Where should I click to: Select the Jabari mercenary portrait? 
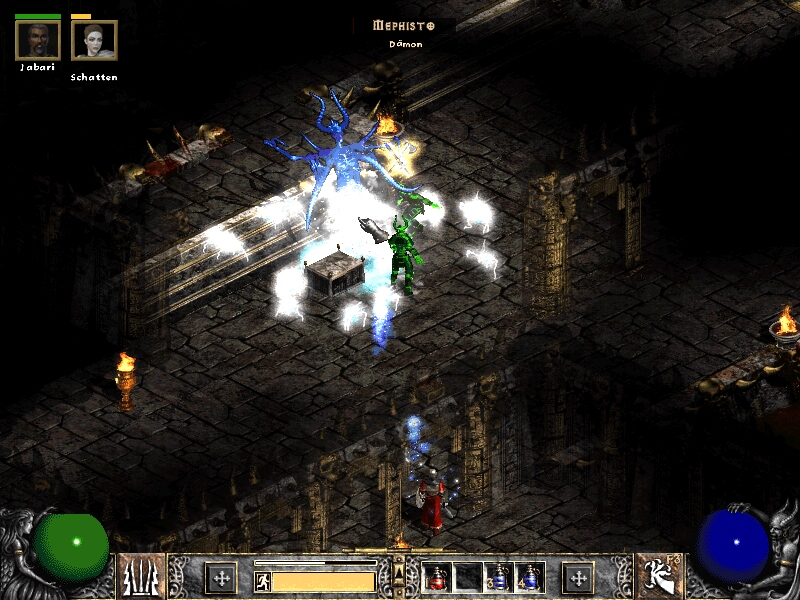tap(38, 41)
